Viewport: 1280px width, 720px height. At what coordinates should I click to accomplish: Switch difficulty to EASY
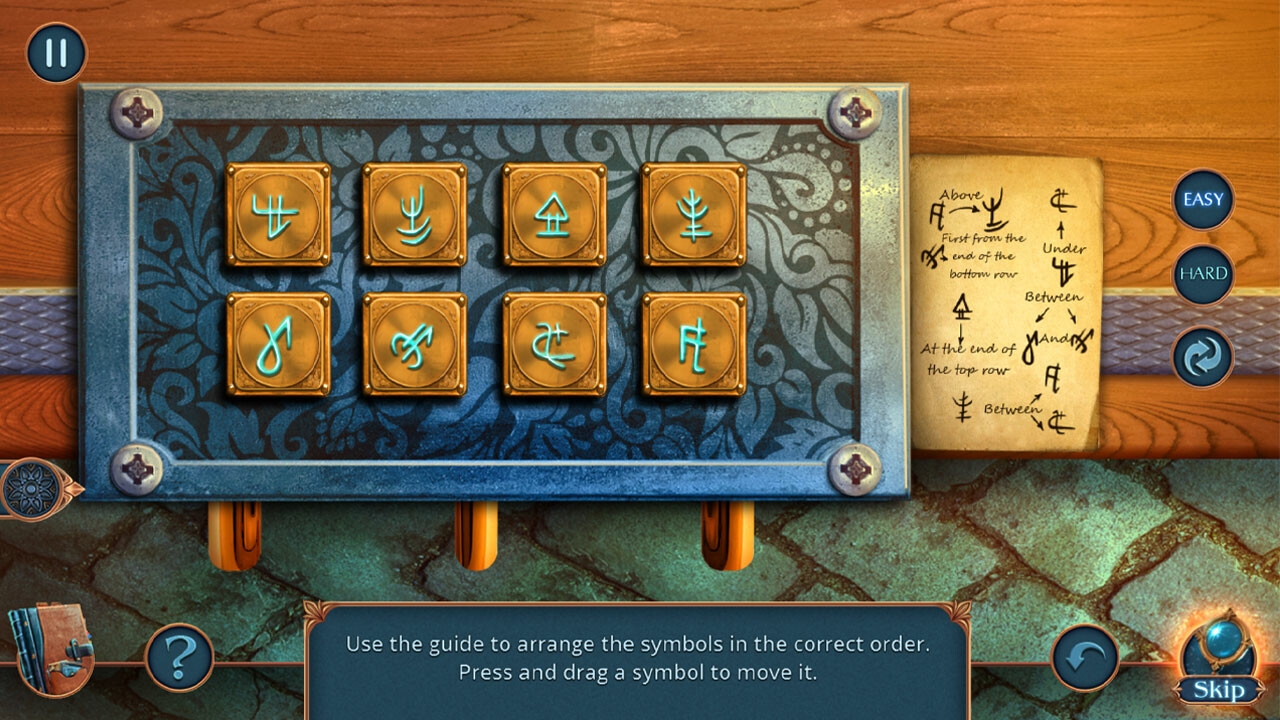point(1202,199)
